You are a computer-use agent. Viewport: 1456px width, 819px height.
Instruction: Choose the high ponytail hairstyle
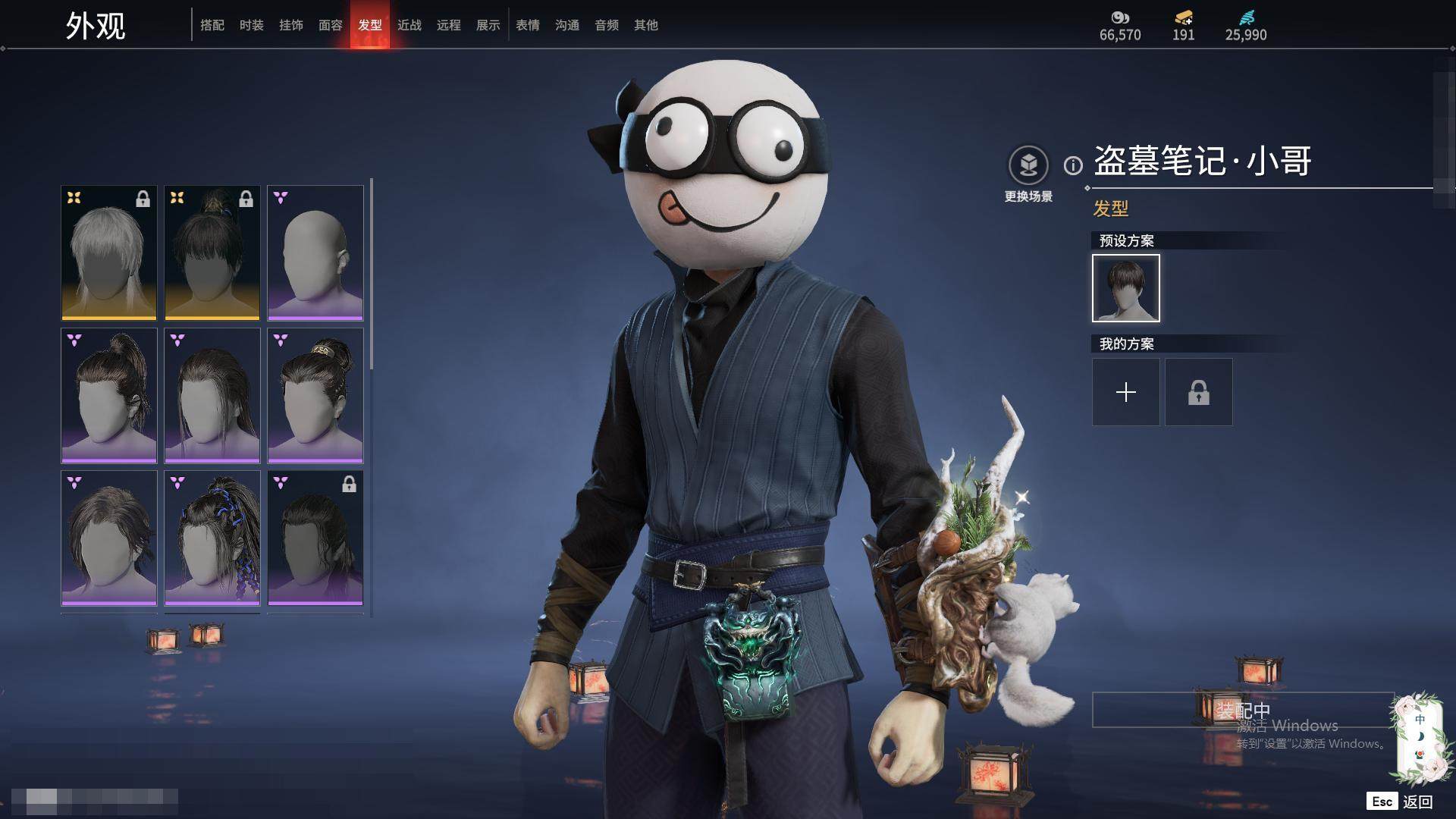click(109, 395)
